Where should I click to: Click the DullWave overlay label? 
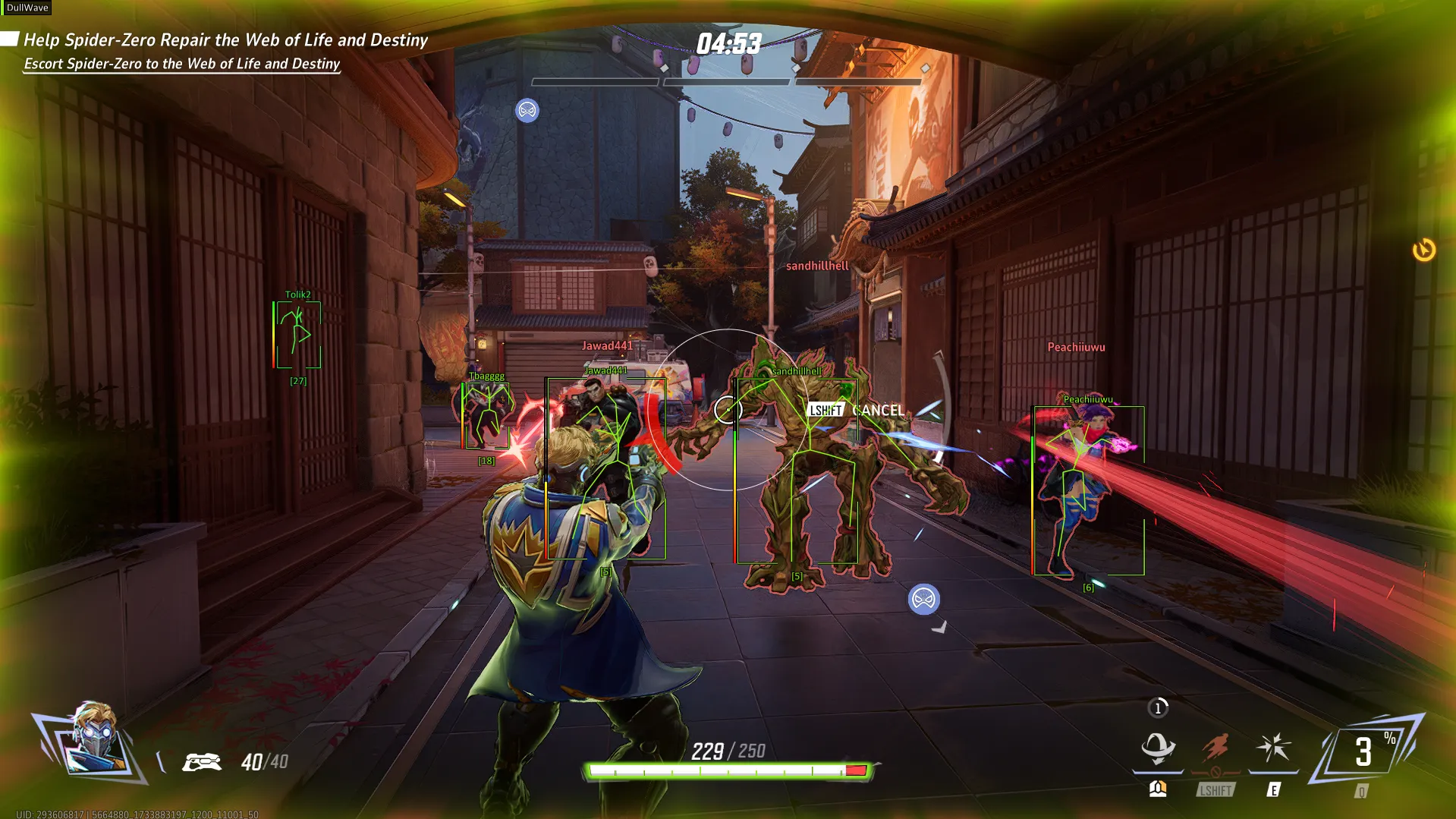tap(27, 8)
